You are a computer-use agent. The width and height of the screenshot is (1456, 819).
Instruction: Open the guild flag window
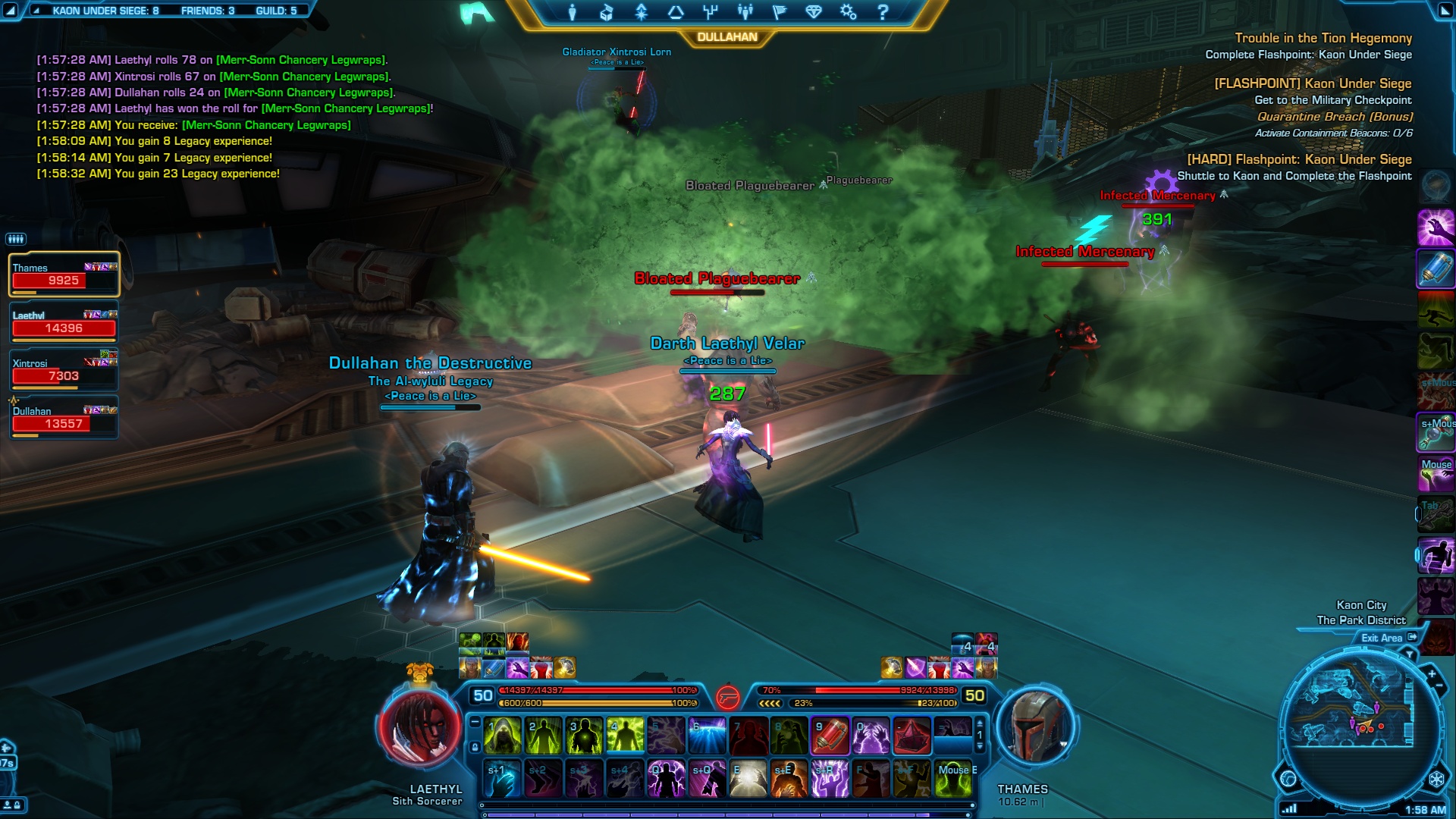point(779,12)
